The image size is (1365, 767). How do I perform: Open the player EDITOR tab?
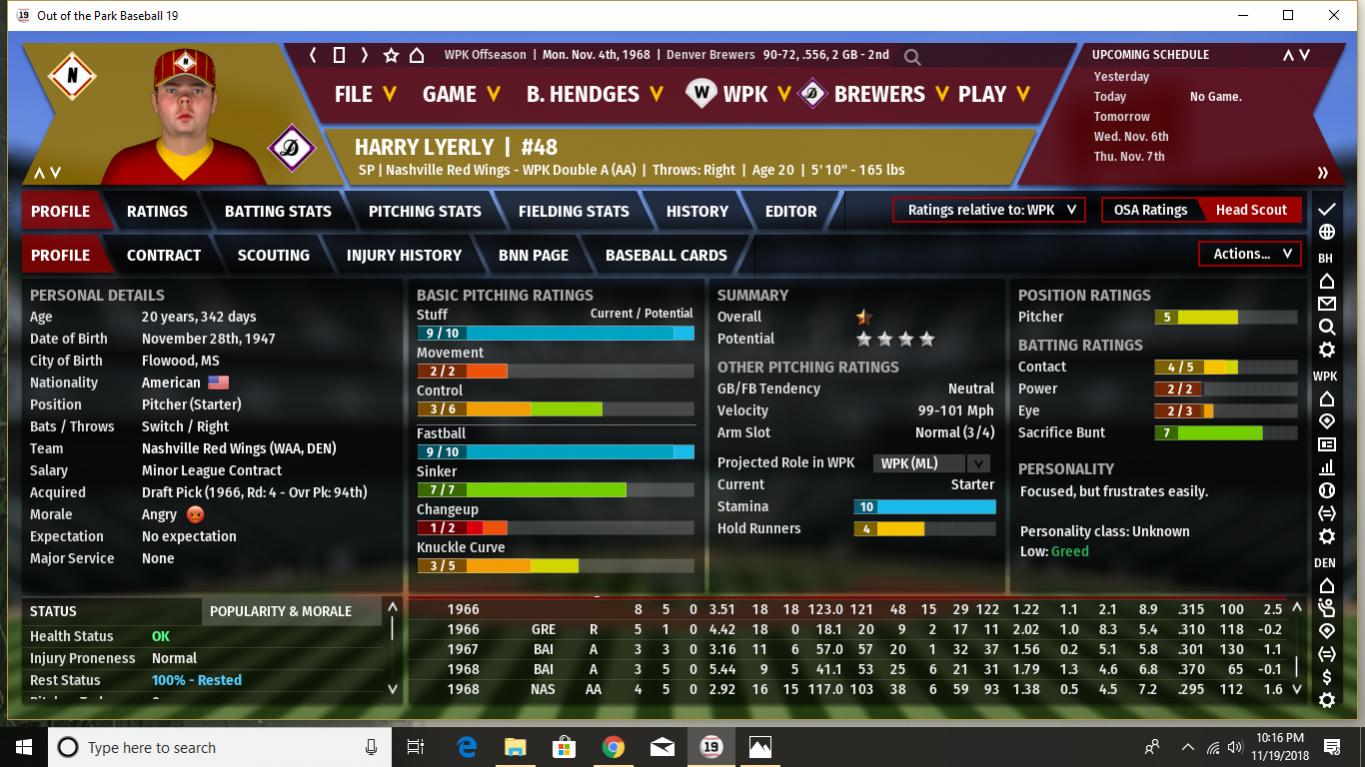coord(791,211)
